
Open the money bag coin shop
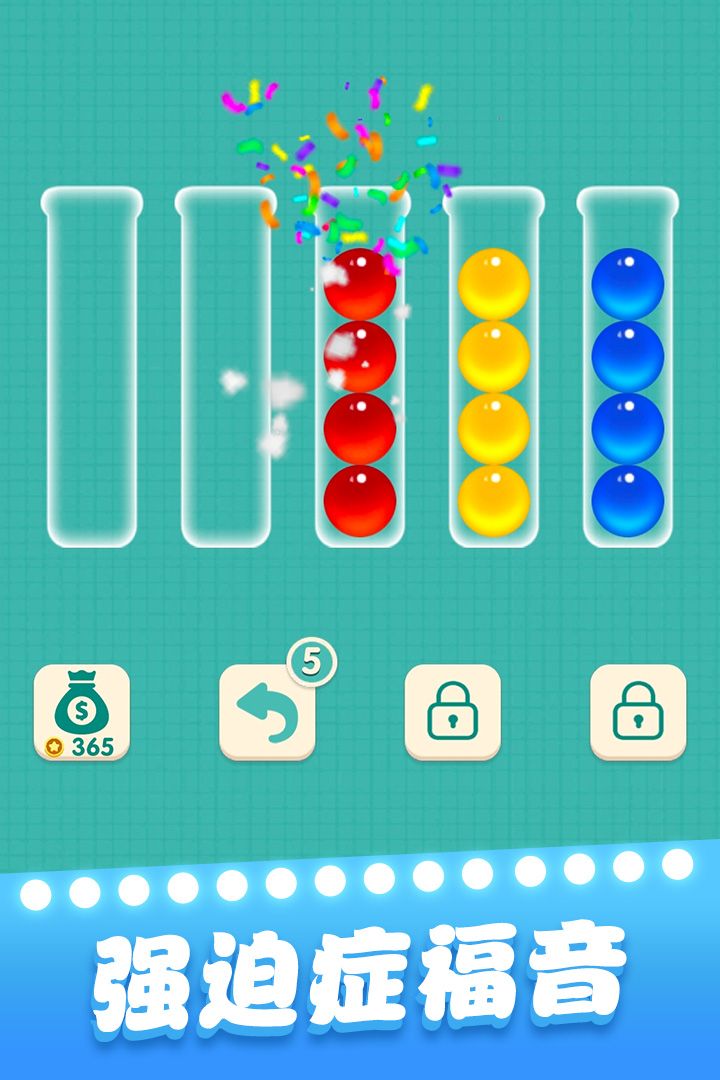click(x=82, y=712)
